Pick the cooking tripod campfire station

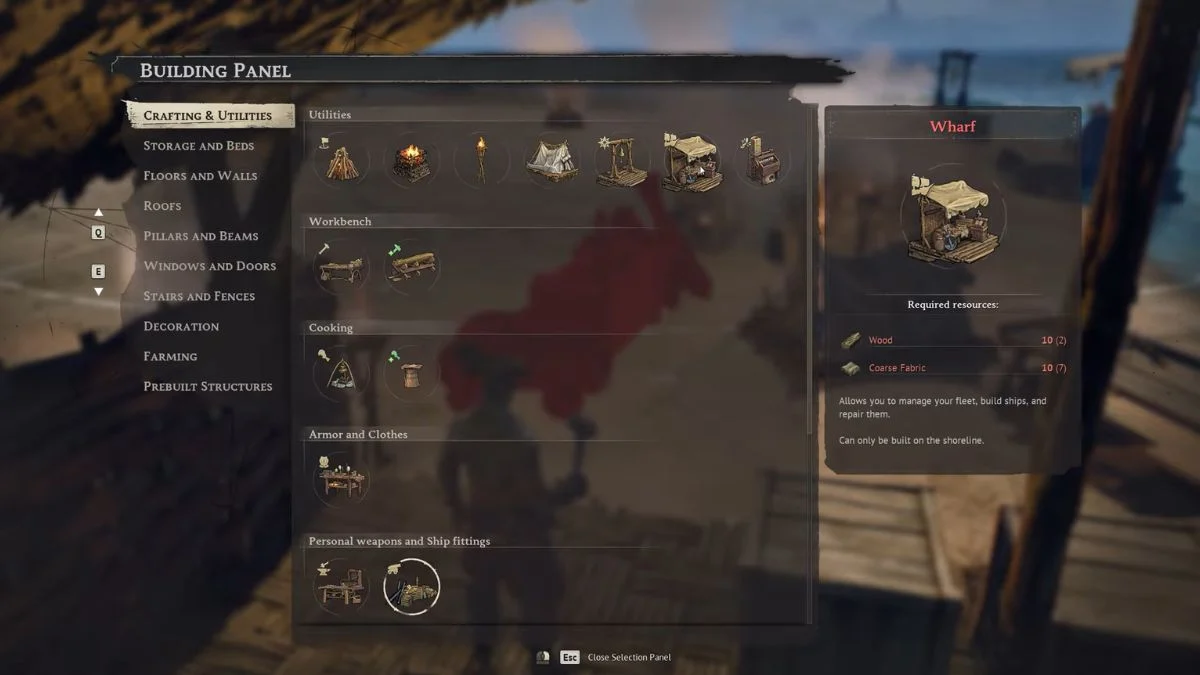pos(341,373)
